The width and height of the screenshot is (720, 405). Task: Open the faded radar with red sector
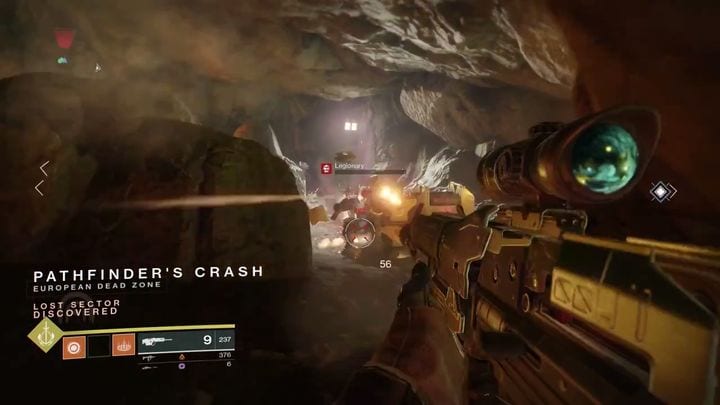click(x=66, y=42)
